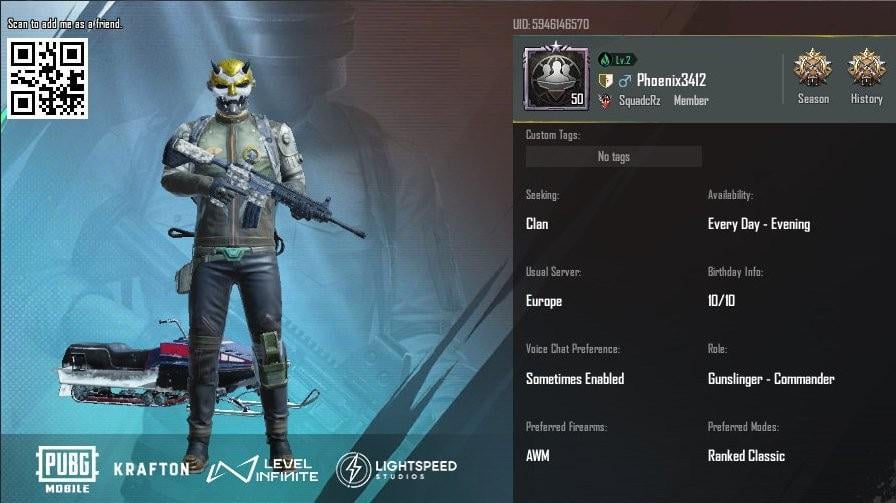Open the Voice Chat Preference setting
Viewport: 896px width, 503px height.
575,379
